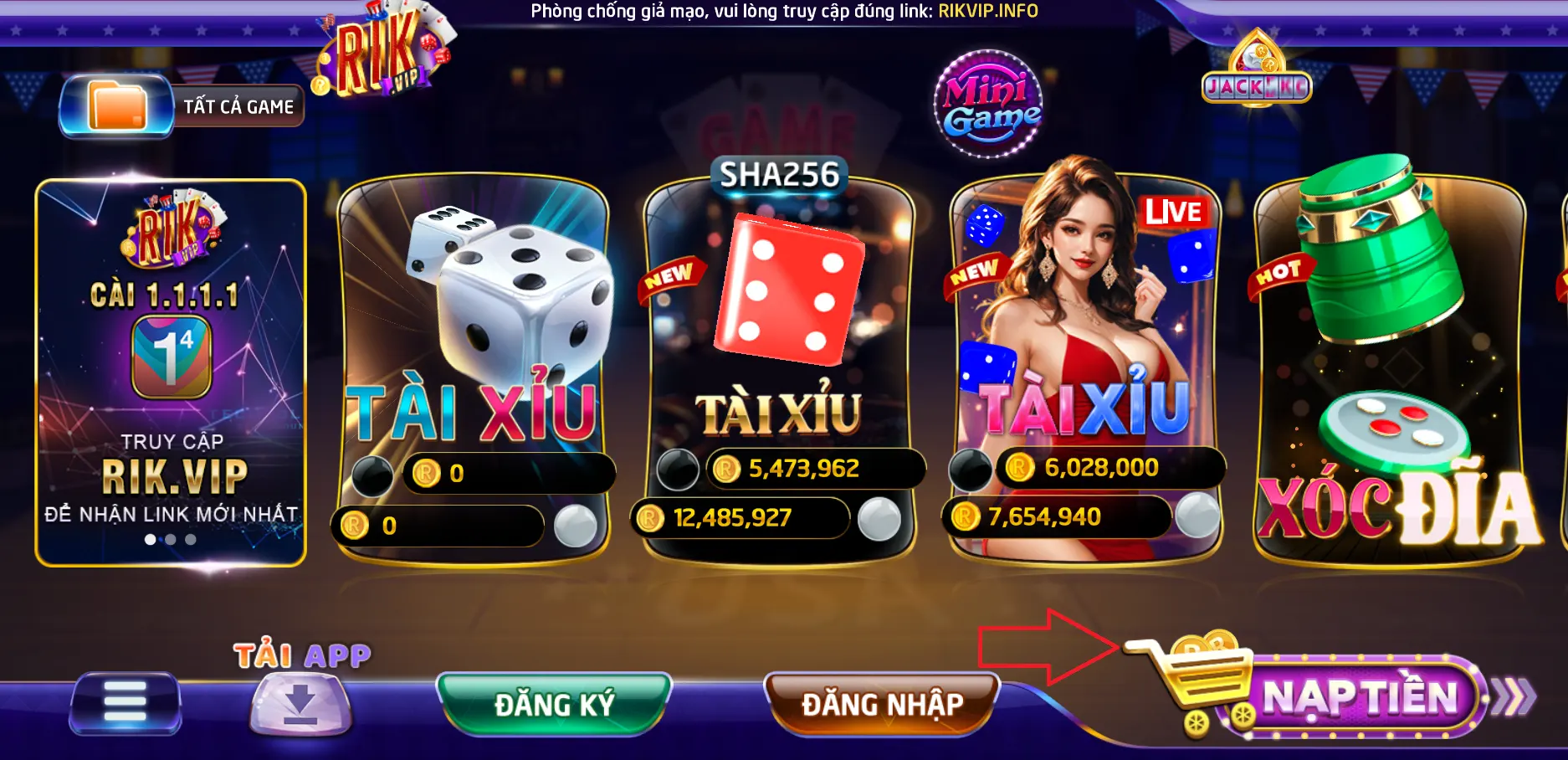Screen dimensions: 1568x760
Task: Open the Mini Game section
Action: tap(988, 105)
